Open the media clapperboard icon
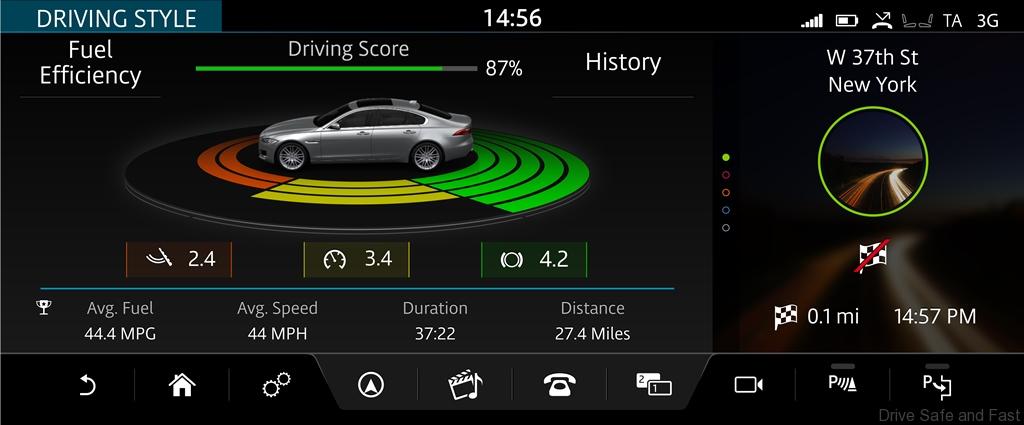The image size is (1024, 425). (x=465, y=385)
